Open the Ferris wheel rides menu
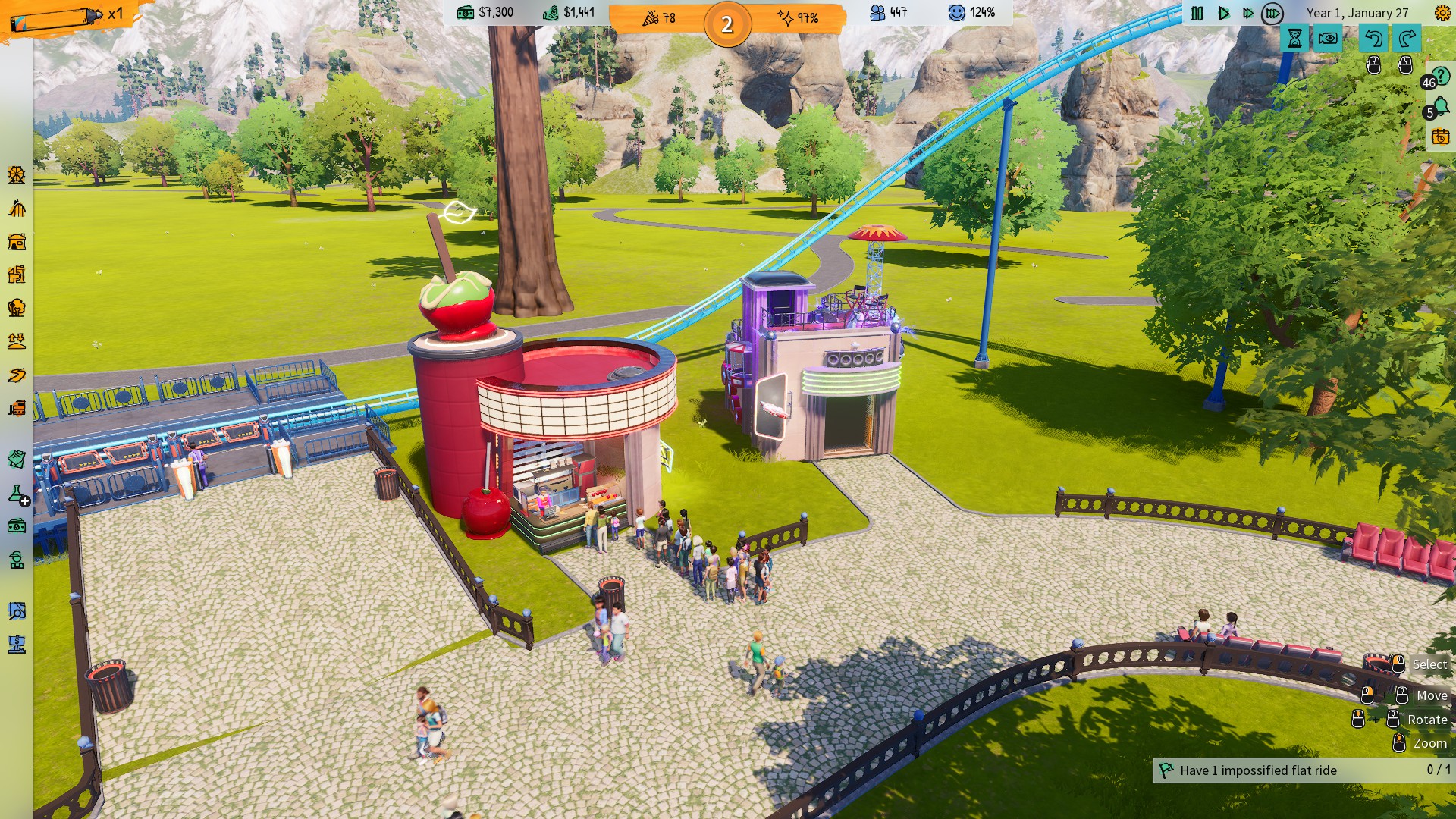This screenshot has height=819, width=1456. click(x=17, y=175)
